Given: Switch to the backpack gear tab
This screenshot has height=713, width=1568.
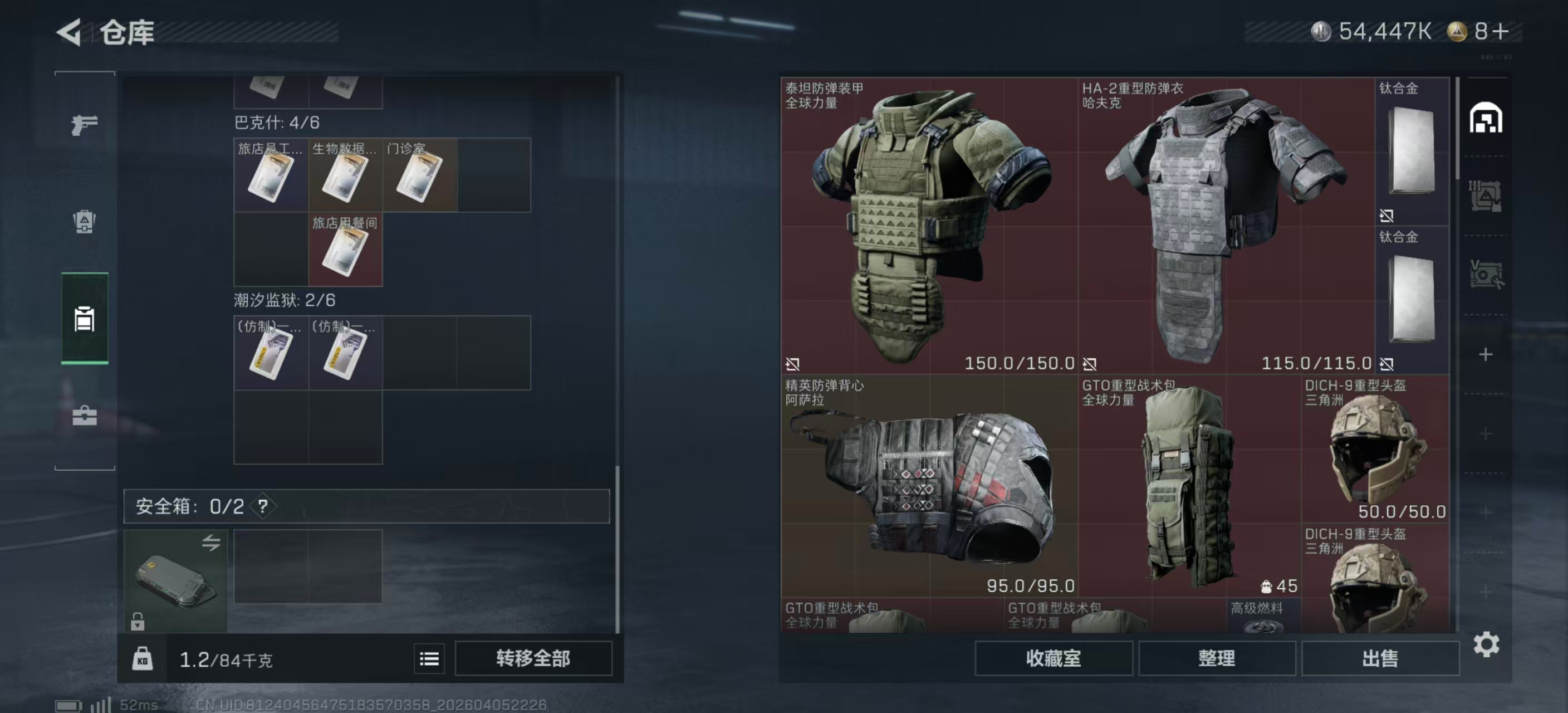Looking at the screenshot, I should click(84, 221).
